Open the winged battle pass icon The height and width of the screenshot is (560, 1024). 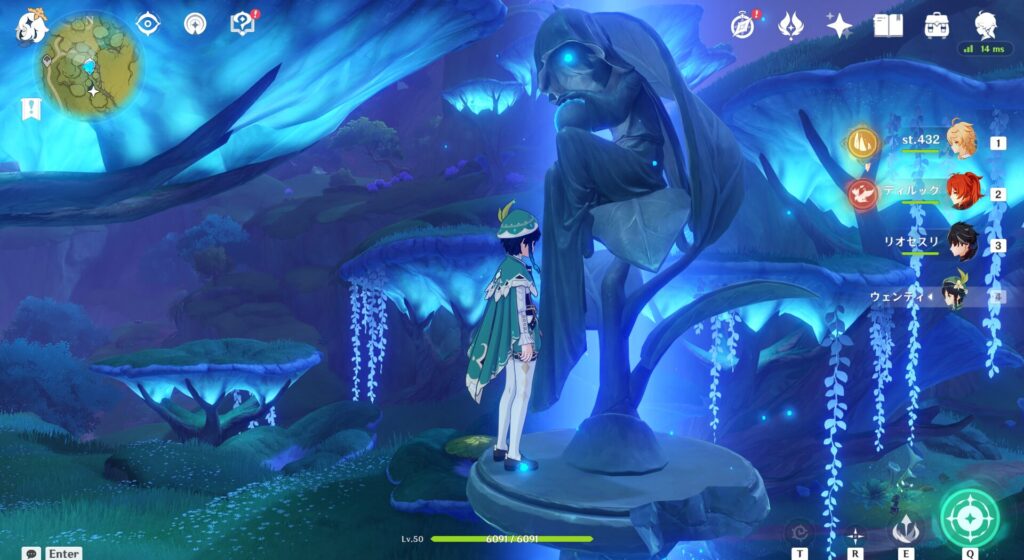point(791,25)
